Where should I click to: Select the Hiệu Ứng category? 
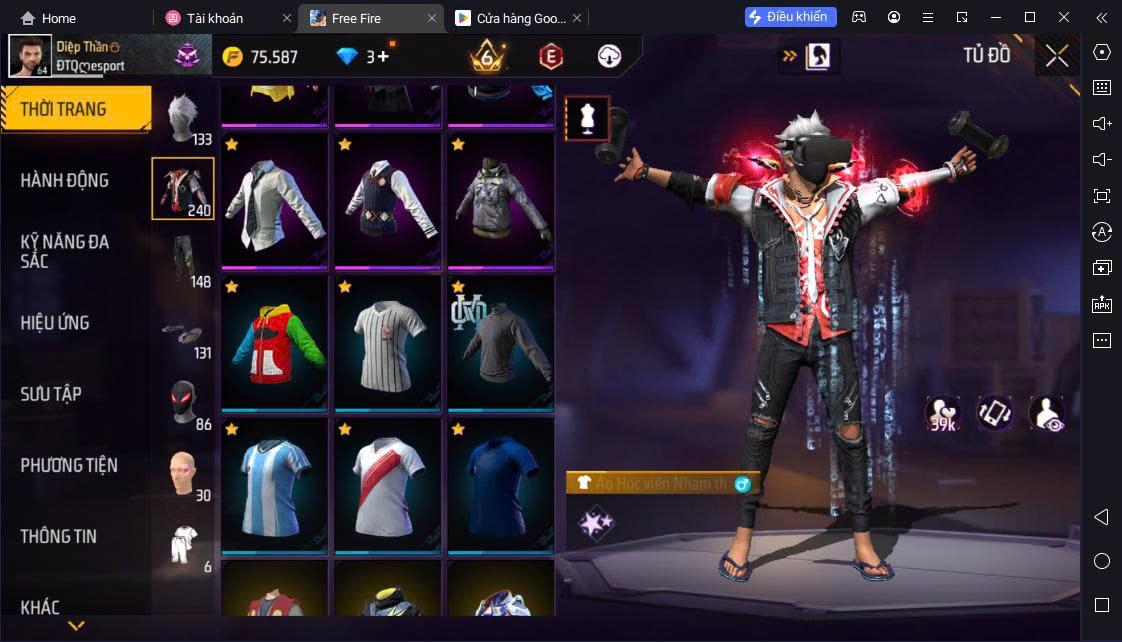tap(55, 323)
